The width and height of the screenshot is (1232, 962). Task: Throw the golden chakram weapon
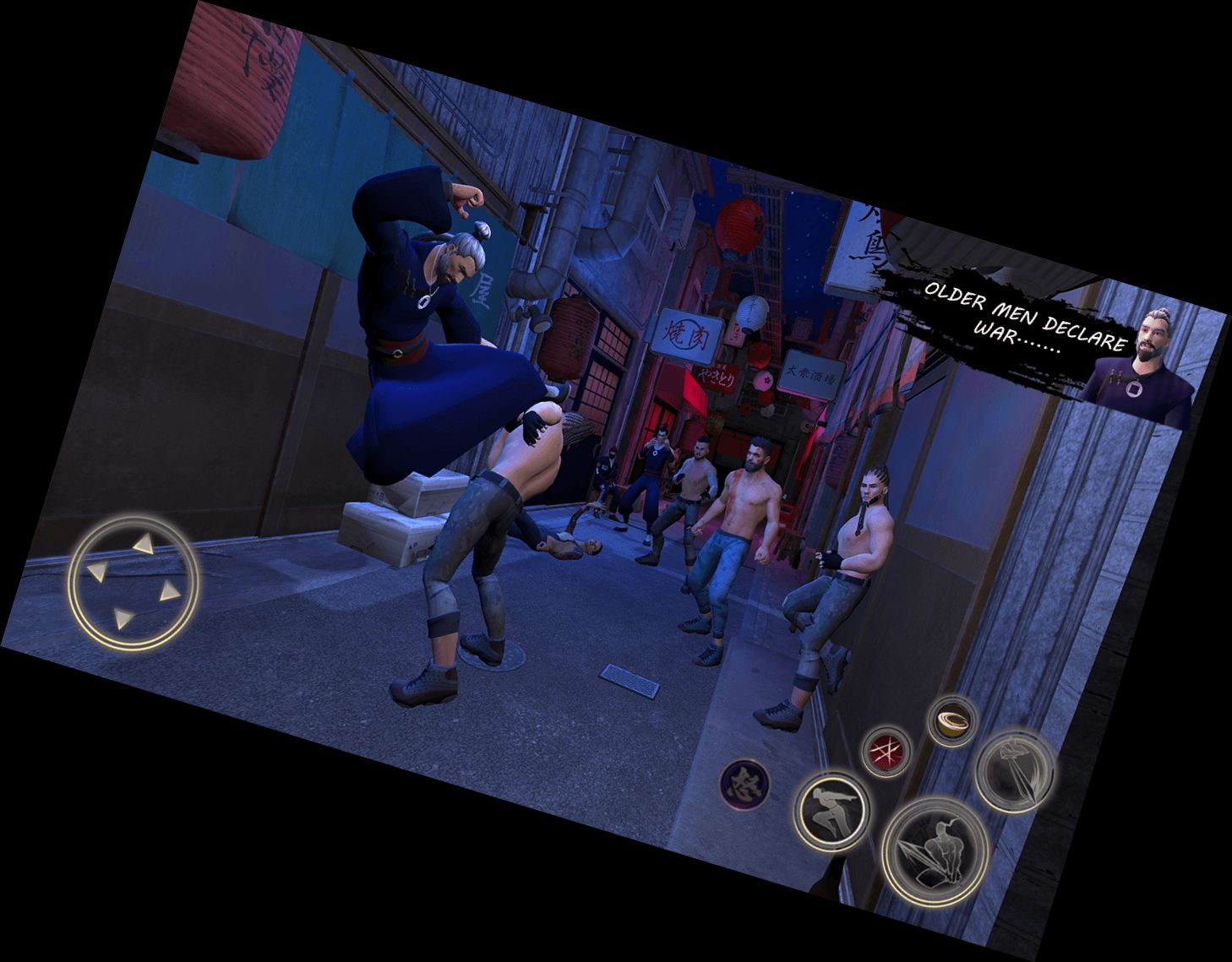pos(951,721)
